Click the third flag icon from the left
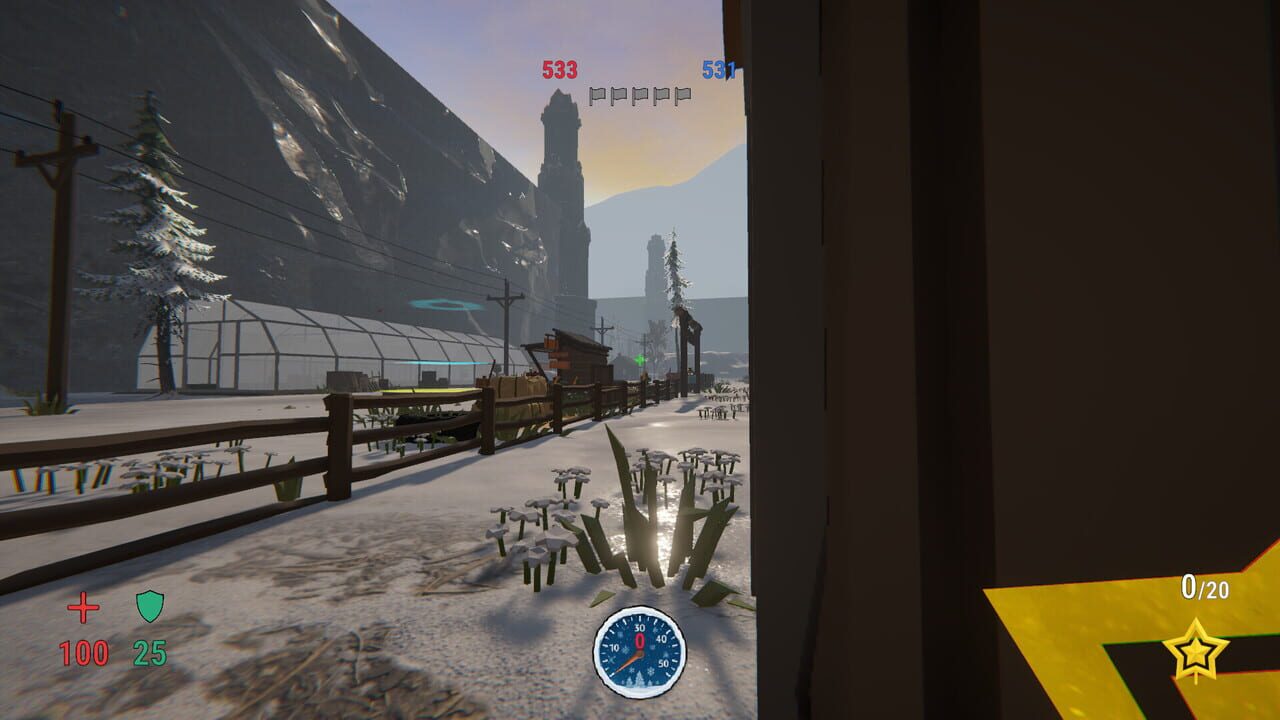 [640, 94]
